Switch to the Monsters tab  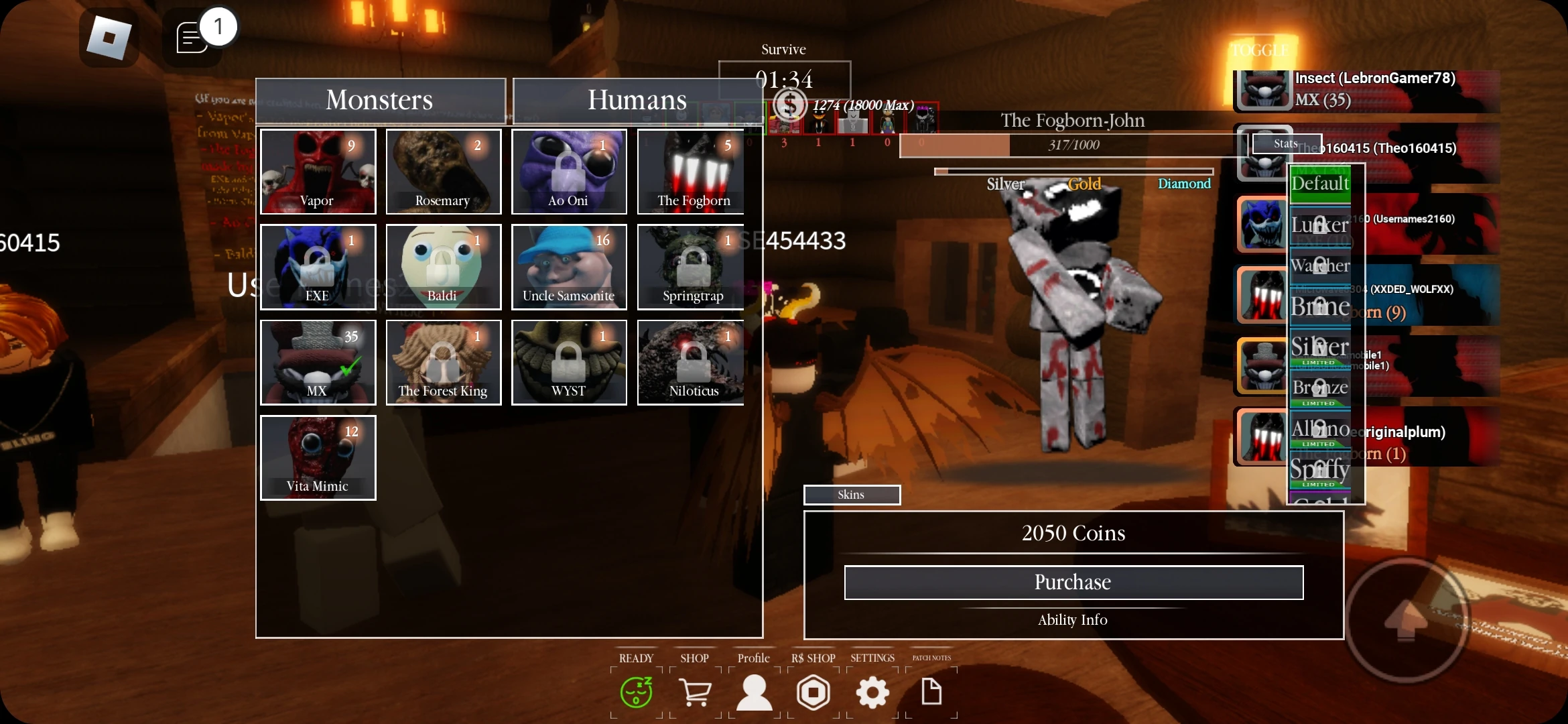tap(379, 99)
